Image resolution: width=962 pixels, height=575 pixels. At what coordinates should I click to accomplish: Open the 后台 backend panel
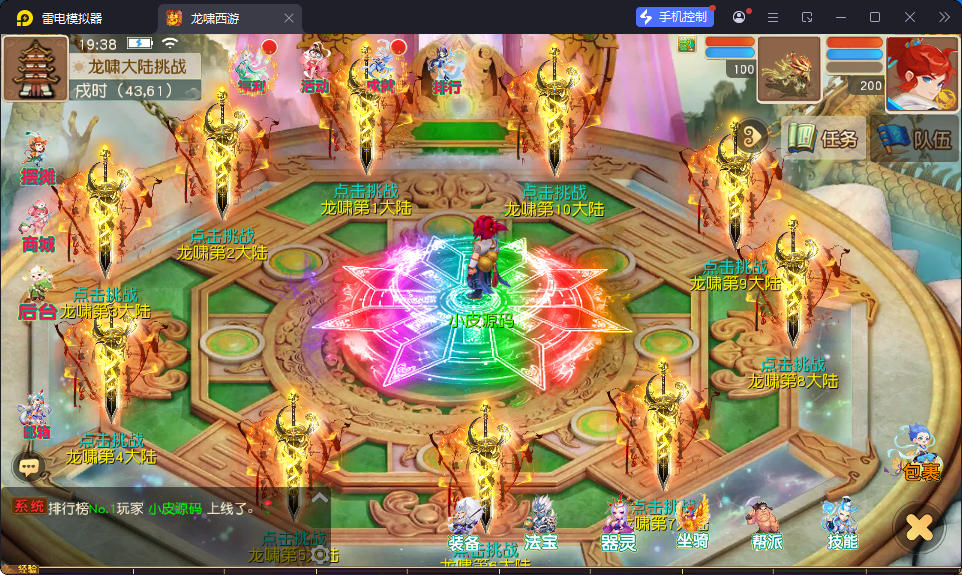(x=36, y=293)
